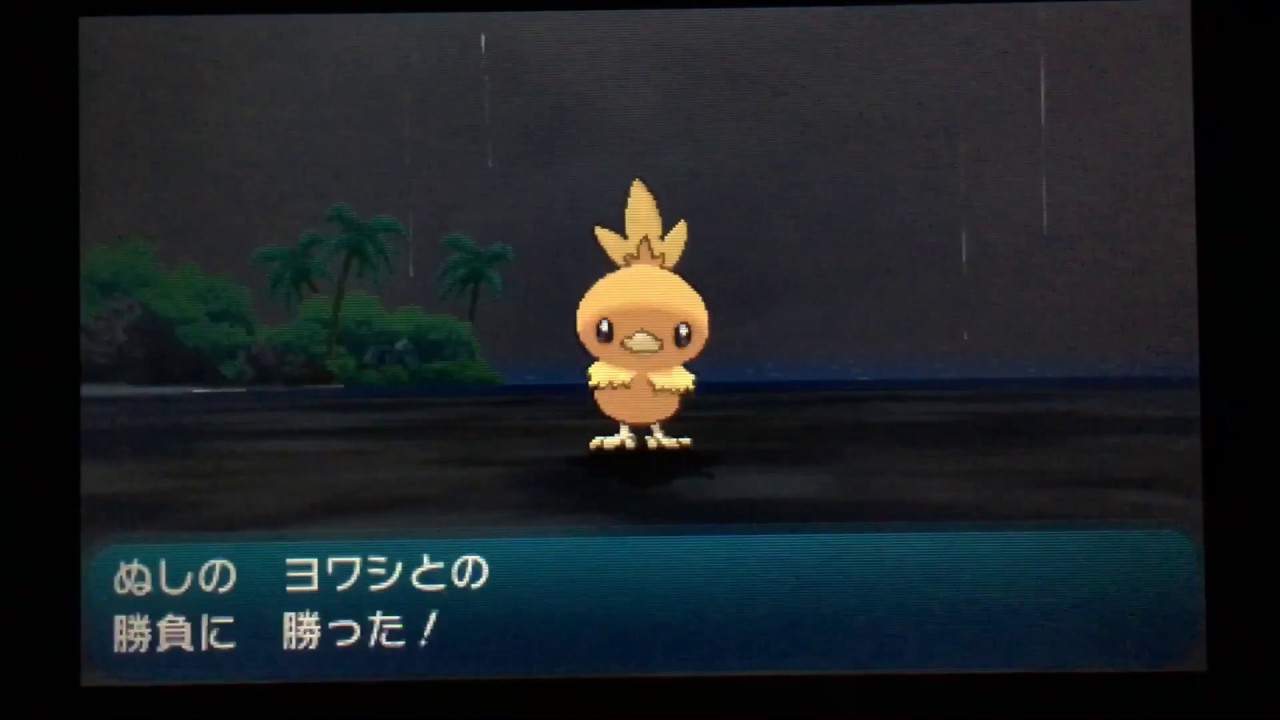The width and height of the screenshot is (1280, 720).
Task: Click Torchic's feet
Action: click(x=640, y=438)
